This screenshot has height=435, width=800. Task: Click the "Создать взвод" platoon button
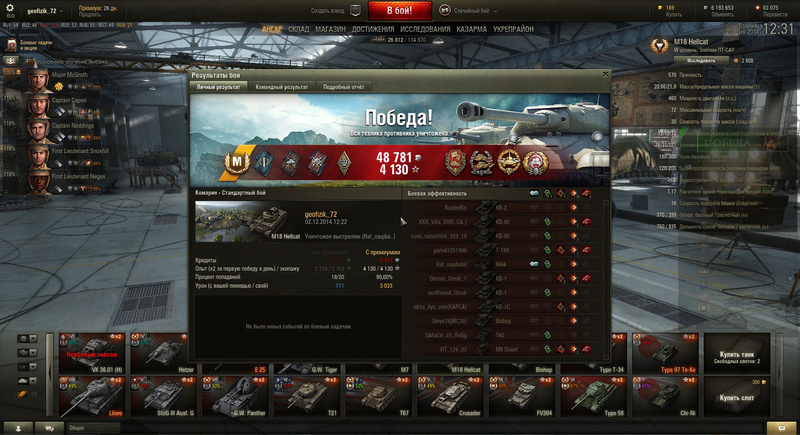[x=336, y=9]
